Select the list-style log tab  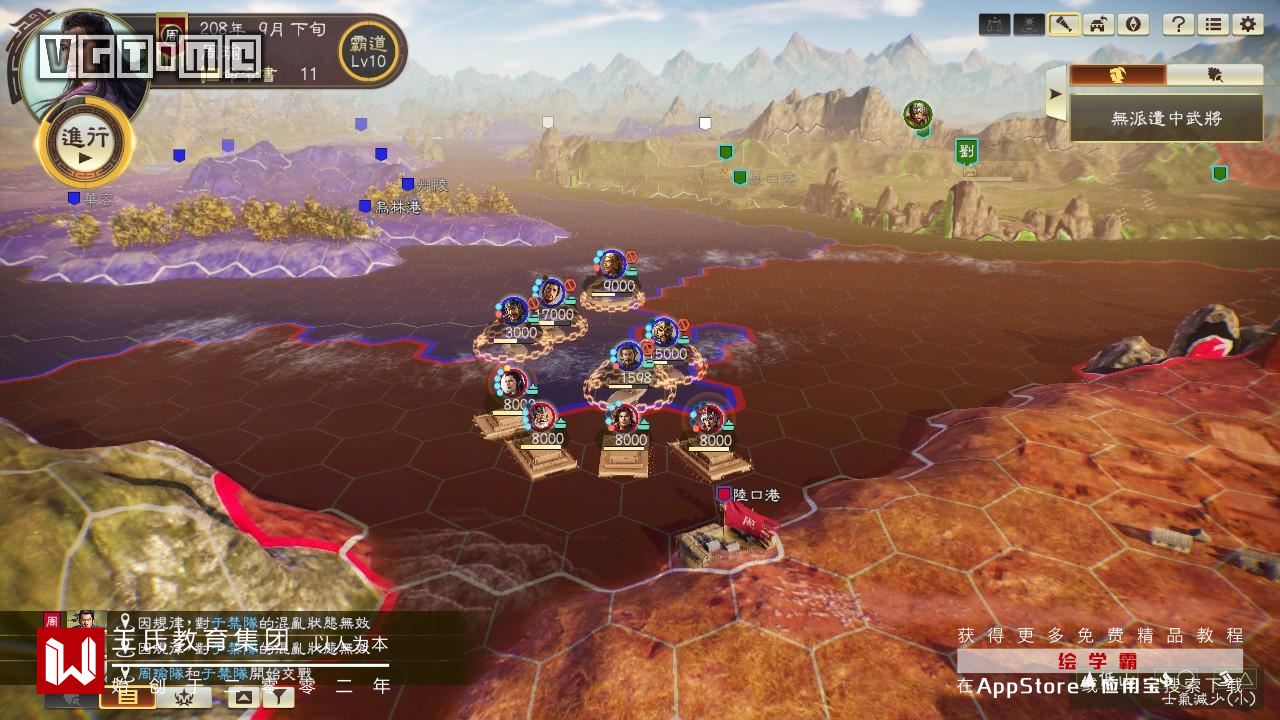tap(129, 697)
